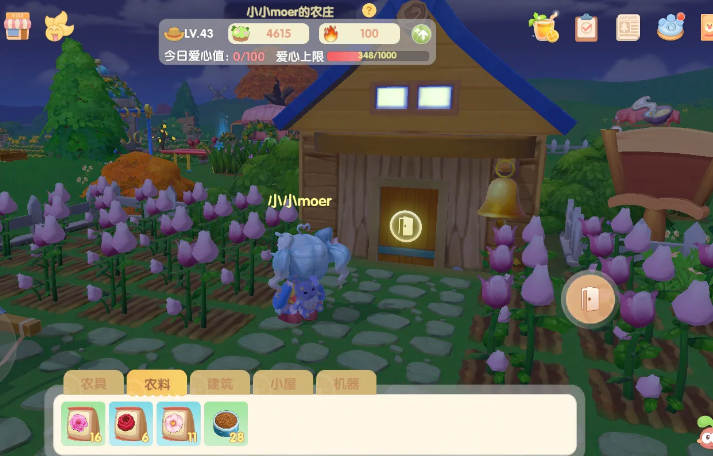Pick the fertilizer bowl item

click(226, 423)
